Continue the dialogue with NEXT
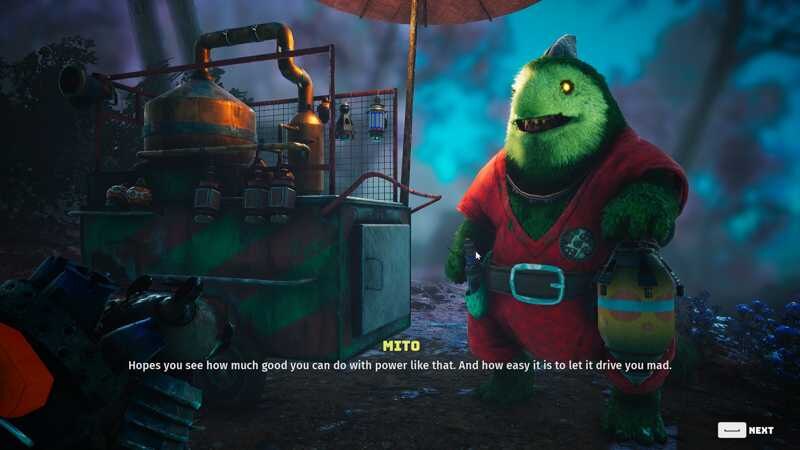Image resolution: width=800 pixels, height=450 pixels. 747,430
